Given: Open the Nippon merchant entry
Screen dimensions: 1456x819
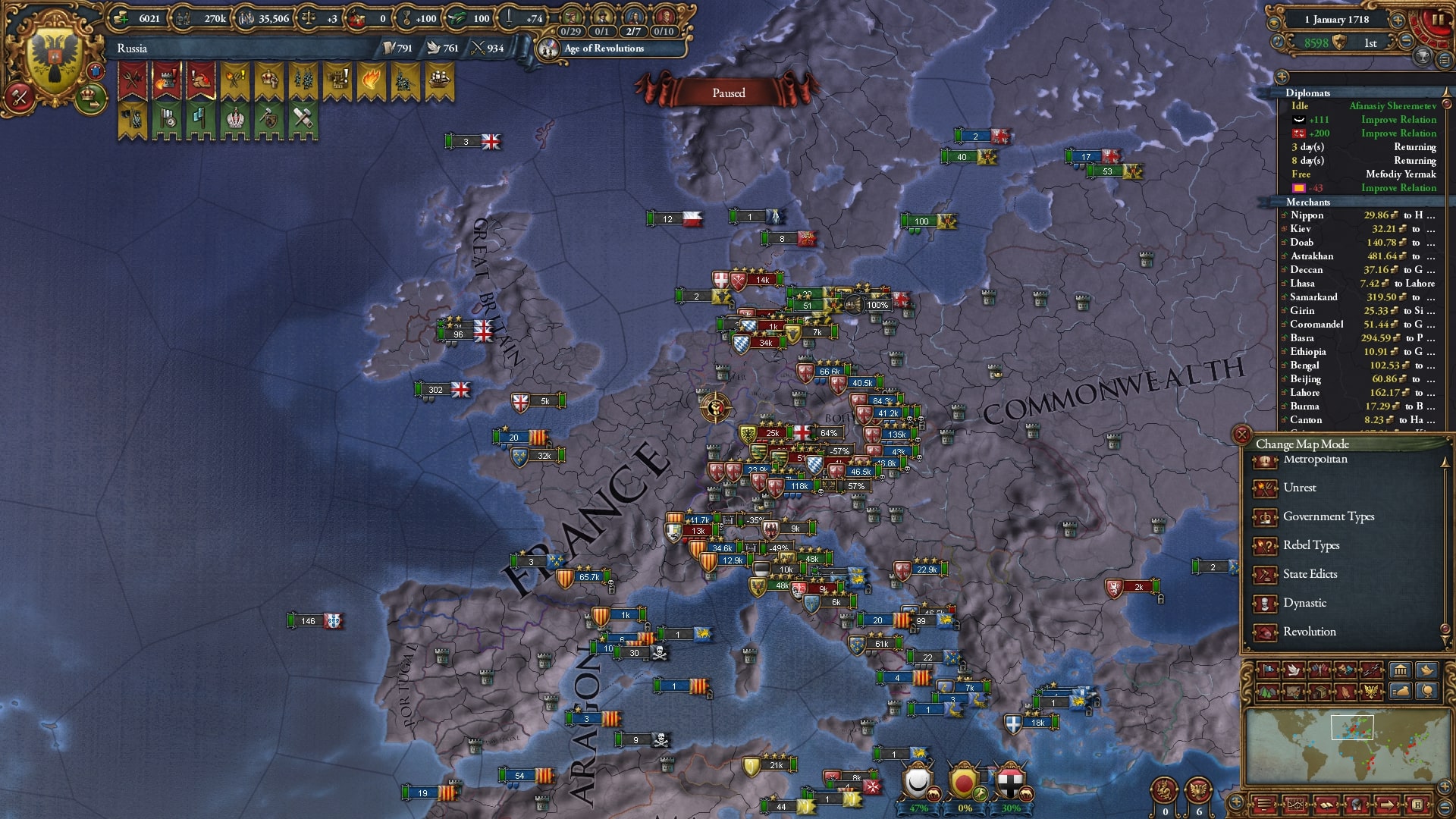Looking at the screenshot, I should point(1307,215).
